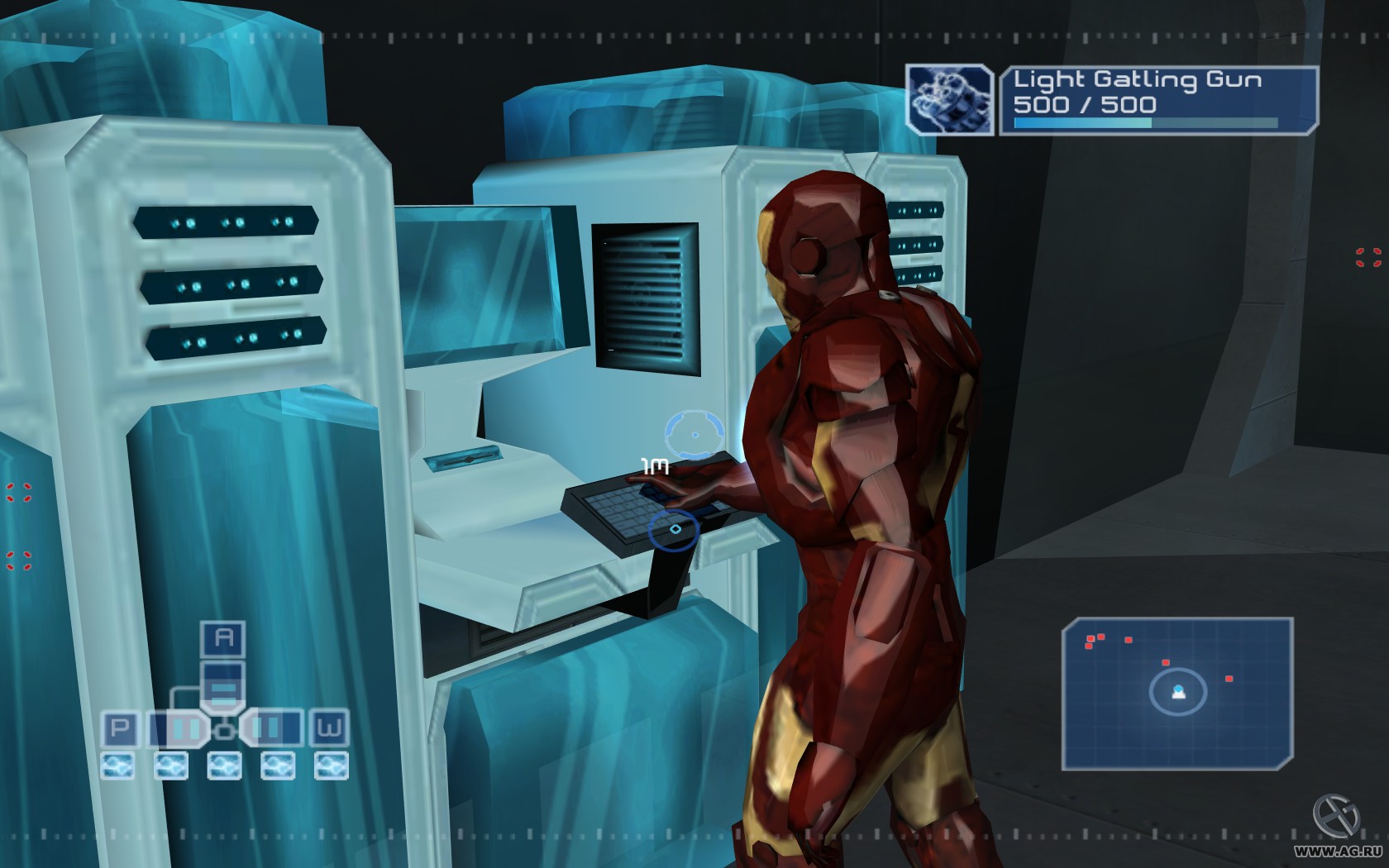1389x868 pixels.
Task: Expand the power distribution diagram
Action: pos(223,703)
